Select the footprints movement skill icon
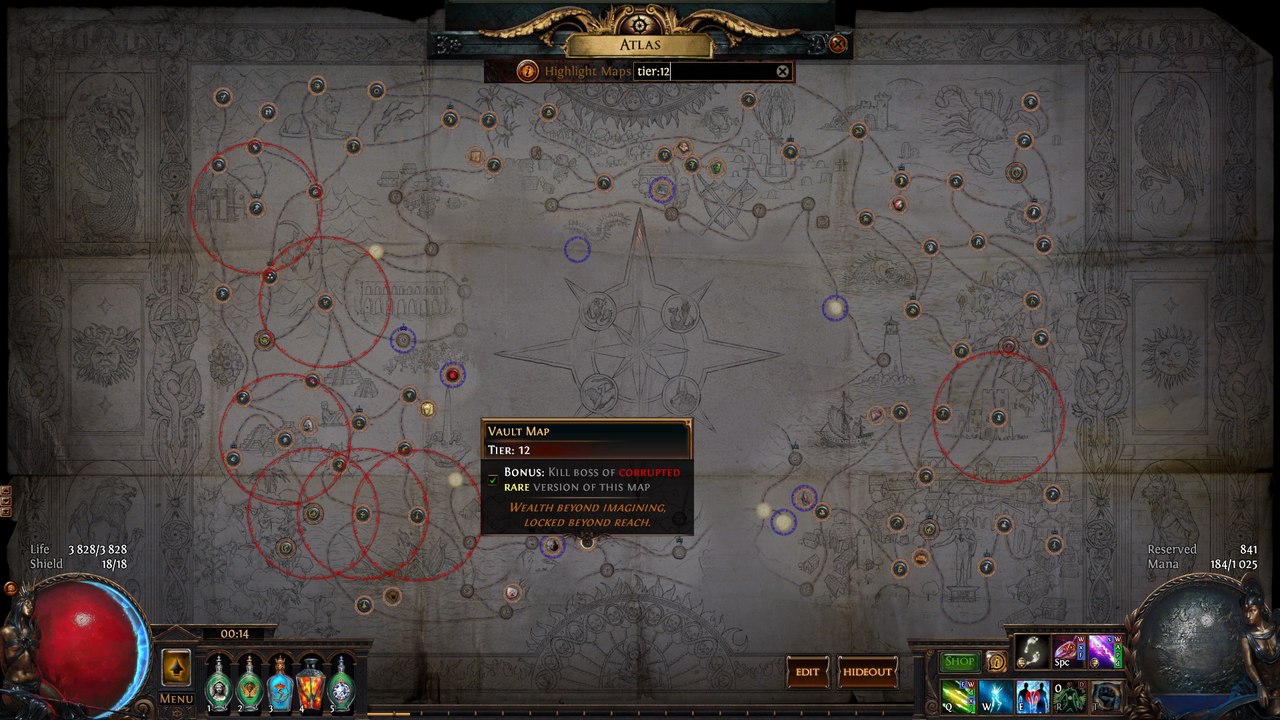This screenshot has width=1280, height=720. point(1032,651)
